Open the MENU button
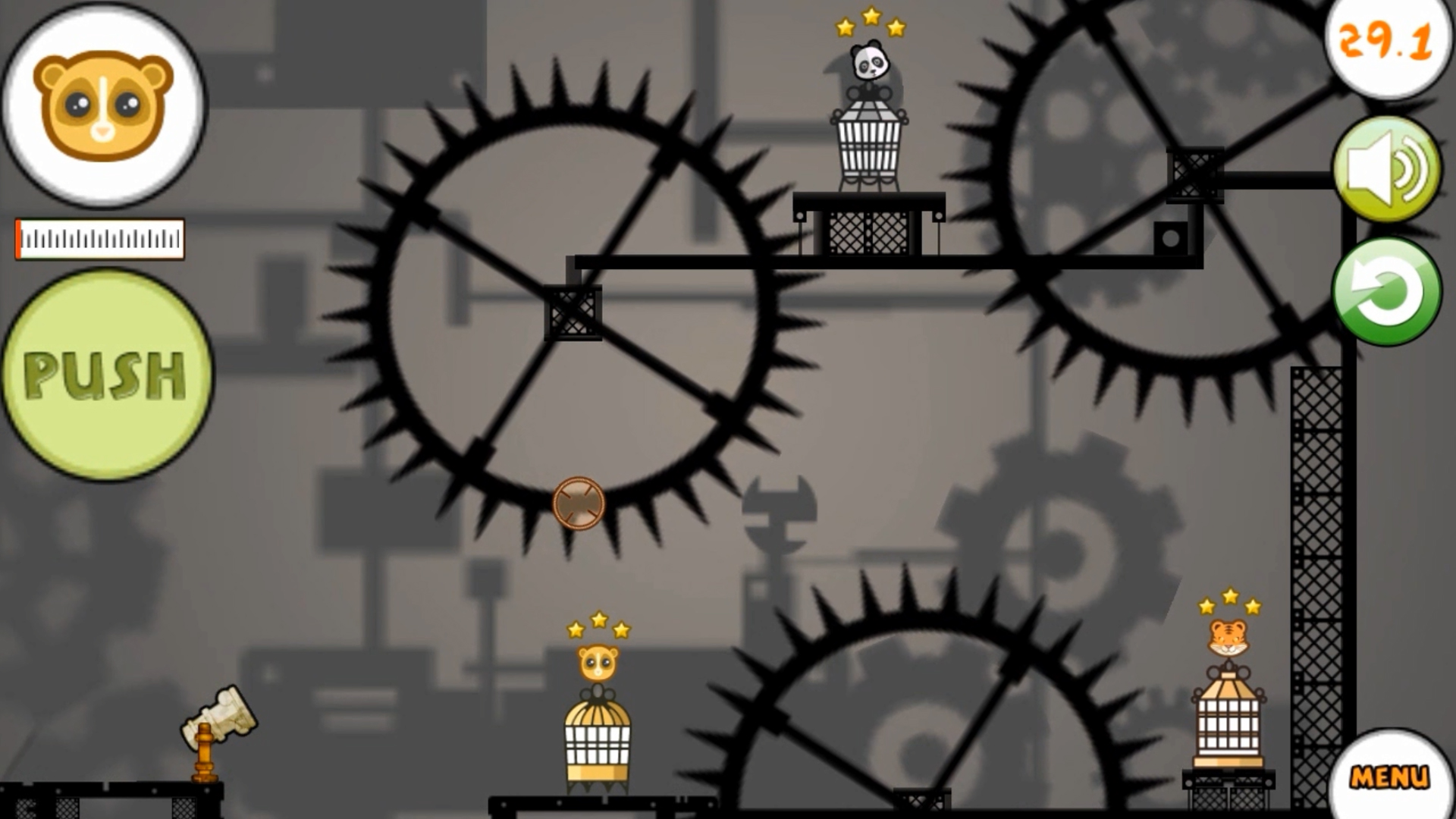Screen dimensions: 1456x819 1389,777
